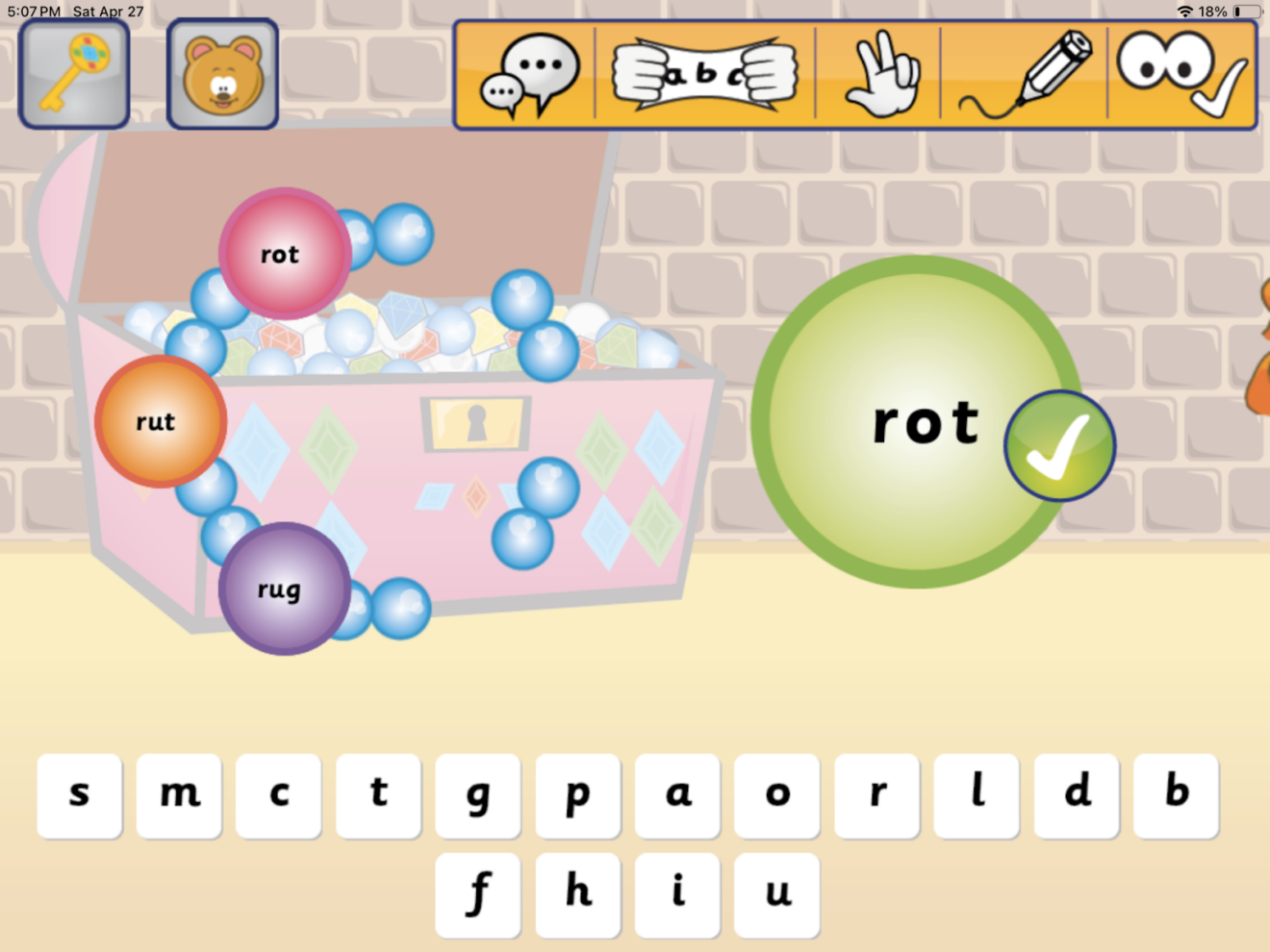Select the letter tile 'u'
This screenshot has width=1270, height=952.
point(776,893)
